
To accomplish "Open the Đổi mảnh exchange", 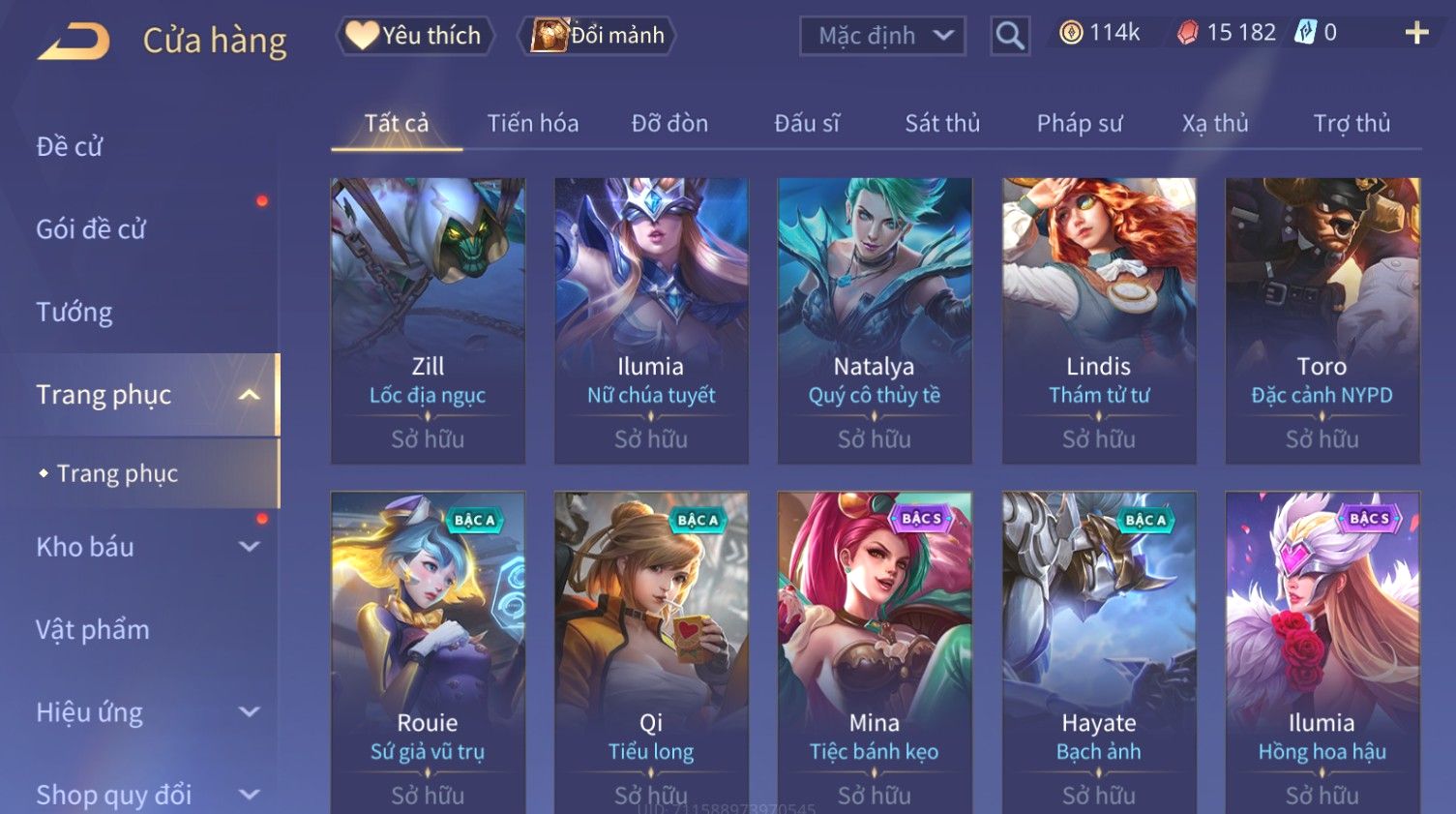I will 599,36.
